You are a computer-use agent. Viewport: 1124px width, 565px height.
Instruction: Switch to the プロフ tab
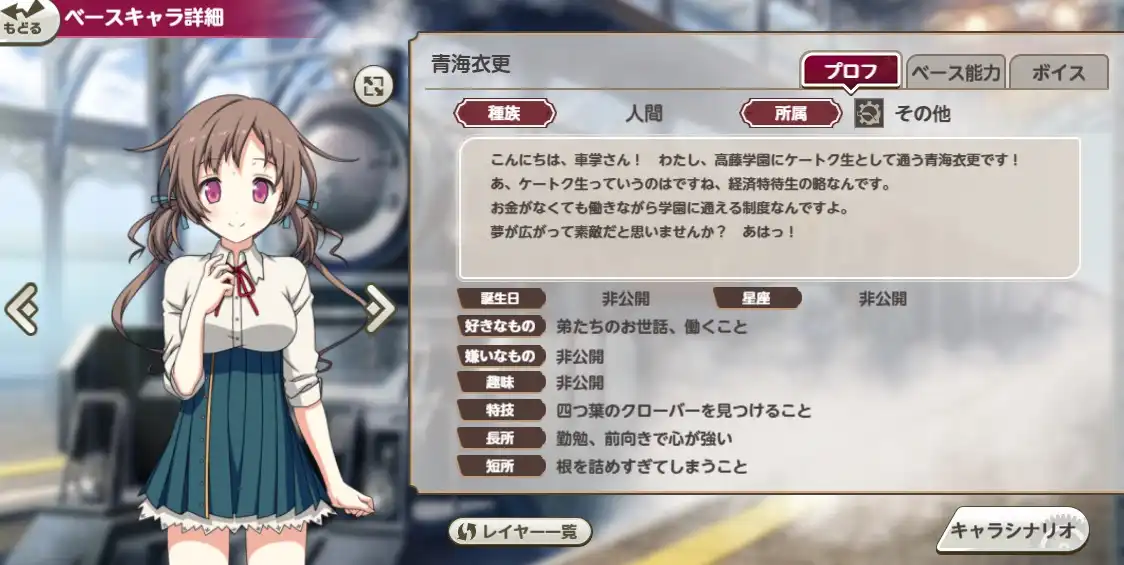(851, 72)
